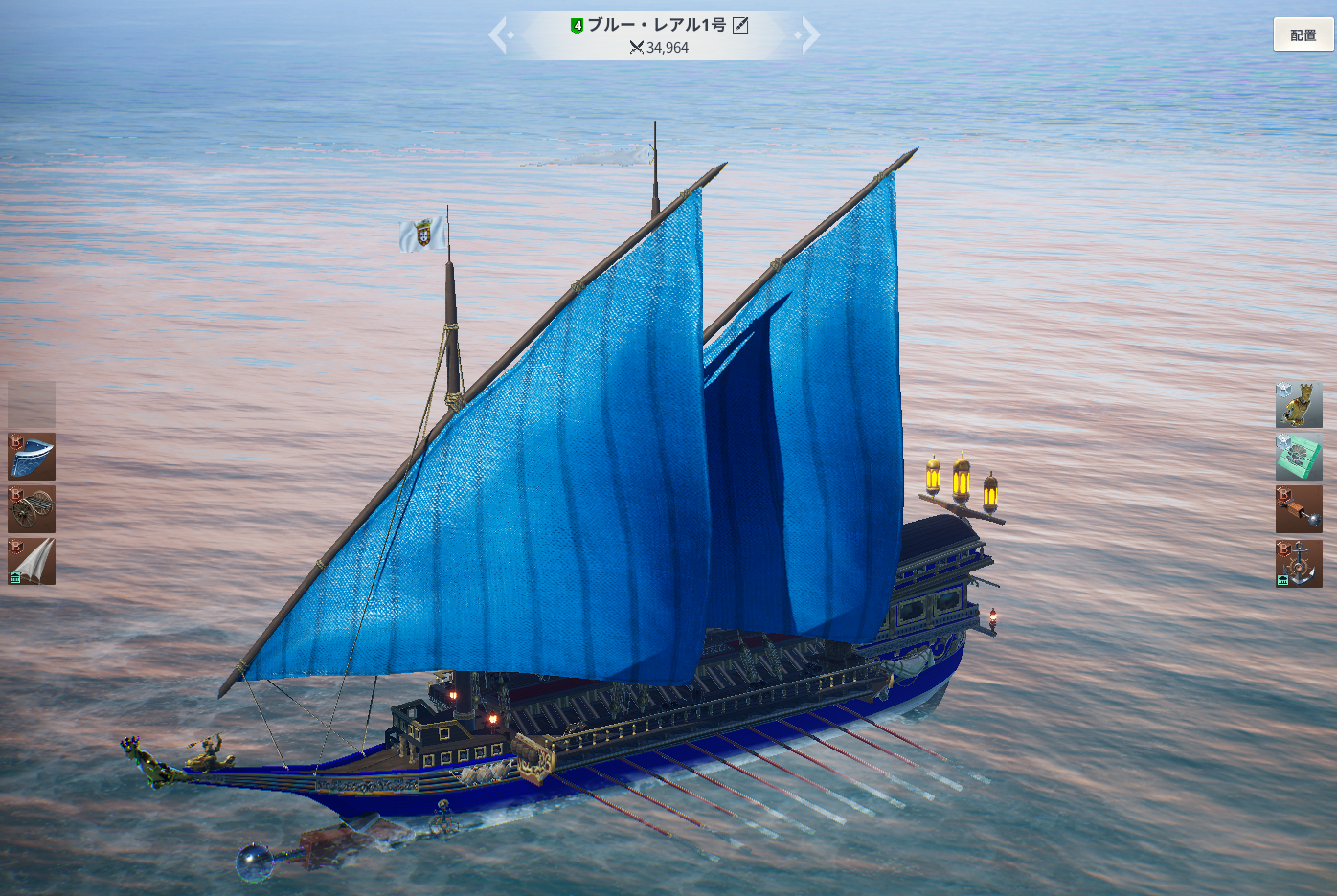Select the green shell-emblem plate slot
The height and width of the screenshot is (896, 1337).
(1298, 456)
